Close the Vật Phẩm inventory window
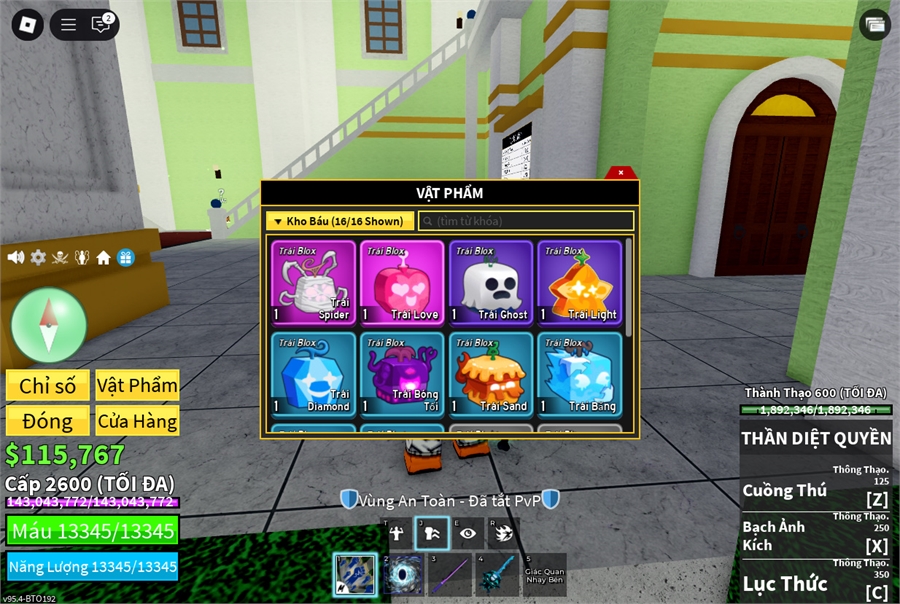This screenshot has width=900, height=604. pyautogui.click(x=621, y=172)
